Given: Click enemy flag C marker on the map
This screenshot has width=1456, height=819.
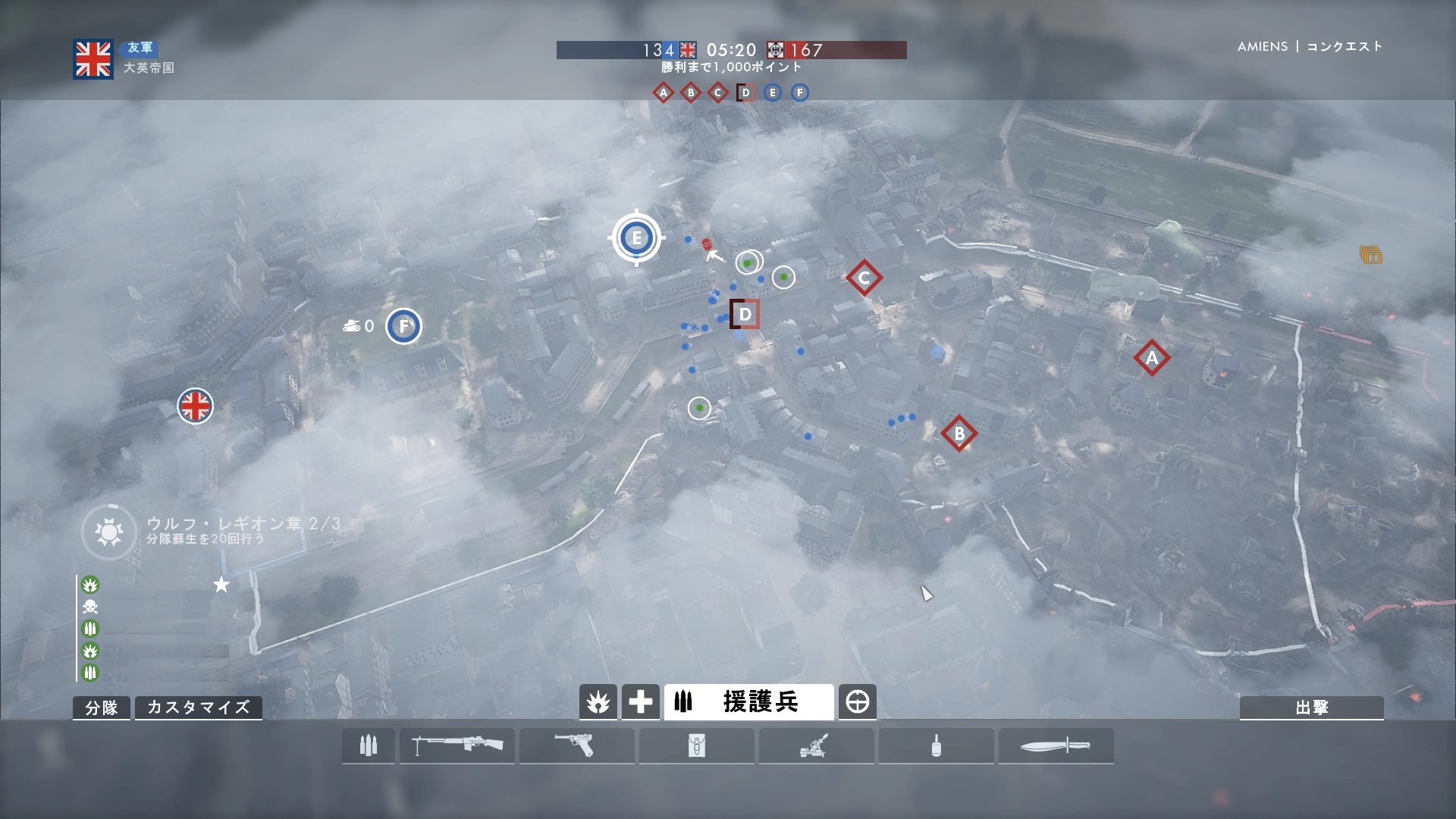Looking at the screenshot, I should tap(864, 278).
